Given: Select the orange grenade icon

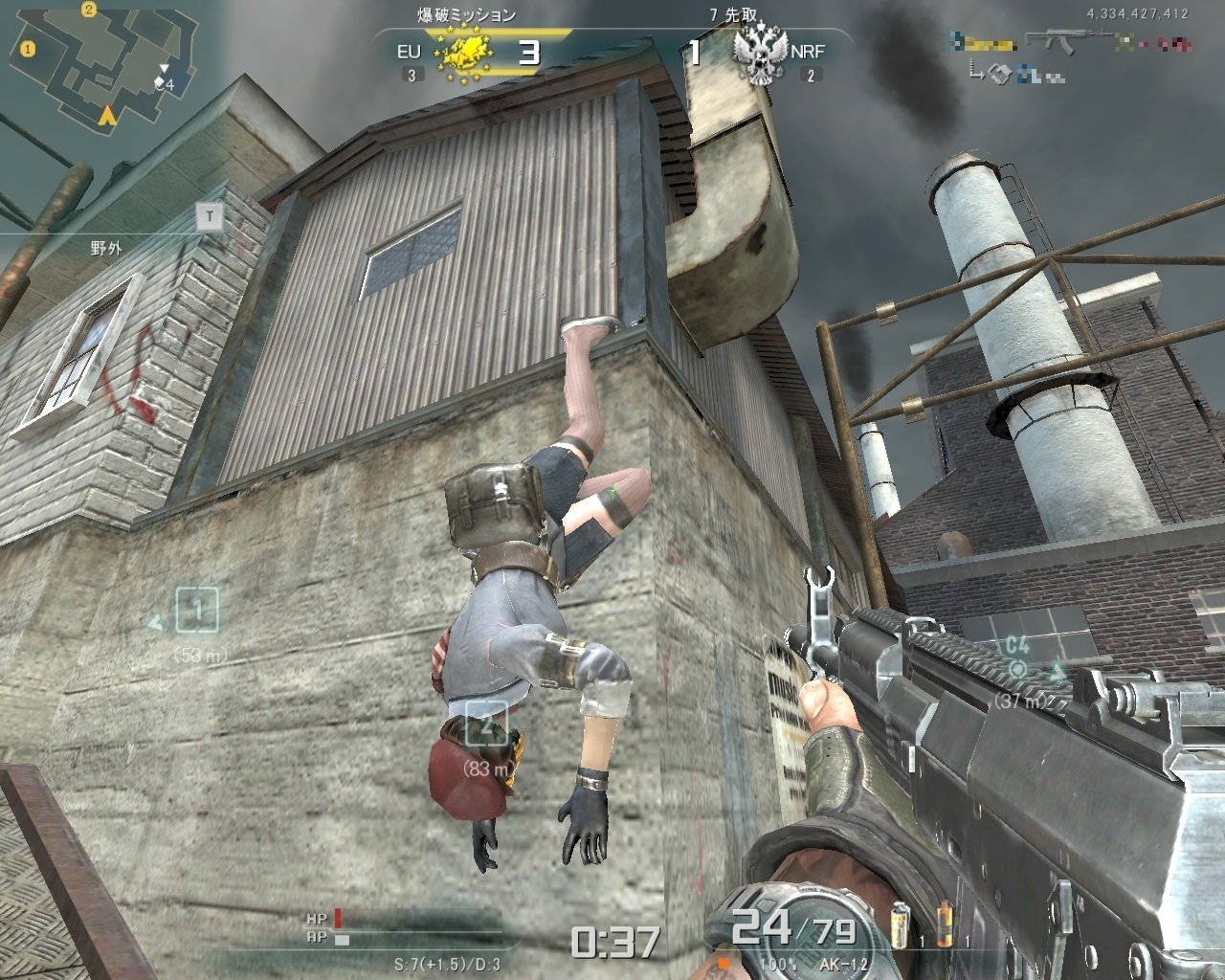Looking at the screenshot, I should coord(945,923).
